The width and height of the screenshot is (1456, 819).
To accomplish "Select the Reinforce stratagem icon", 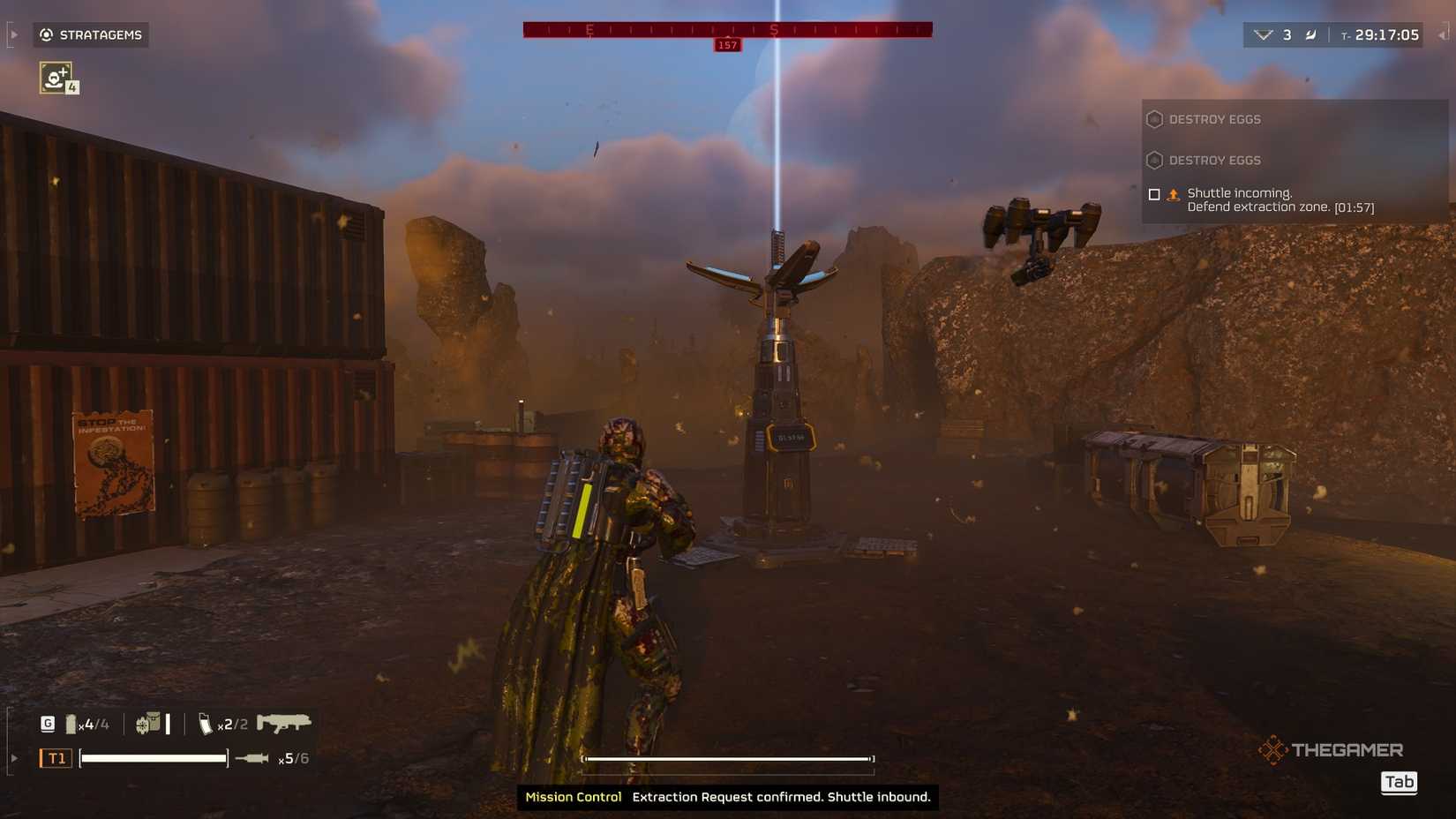I will click(x=56, y=79).
